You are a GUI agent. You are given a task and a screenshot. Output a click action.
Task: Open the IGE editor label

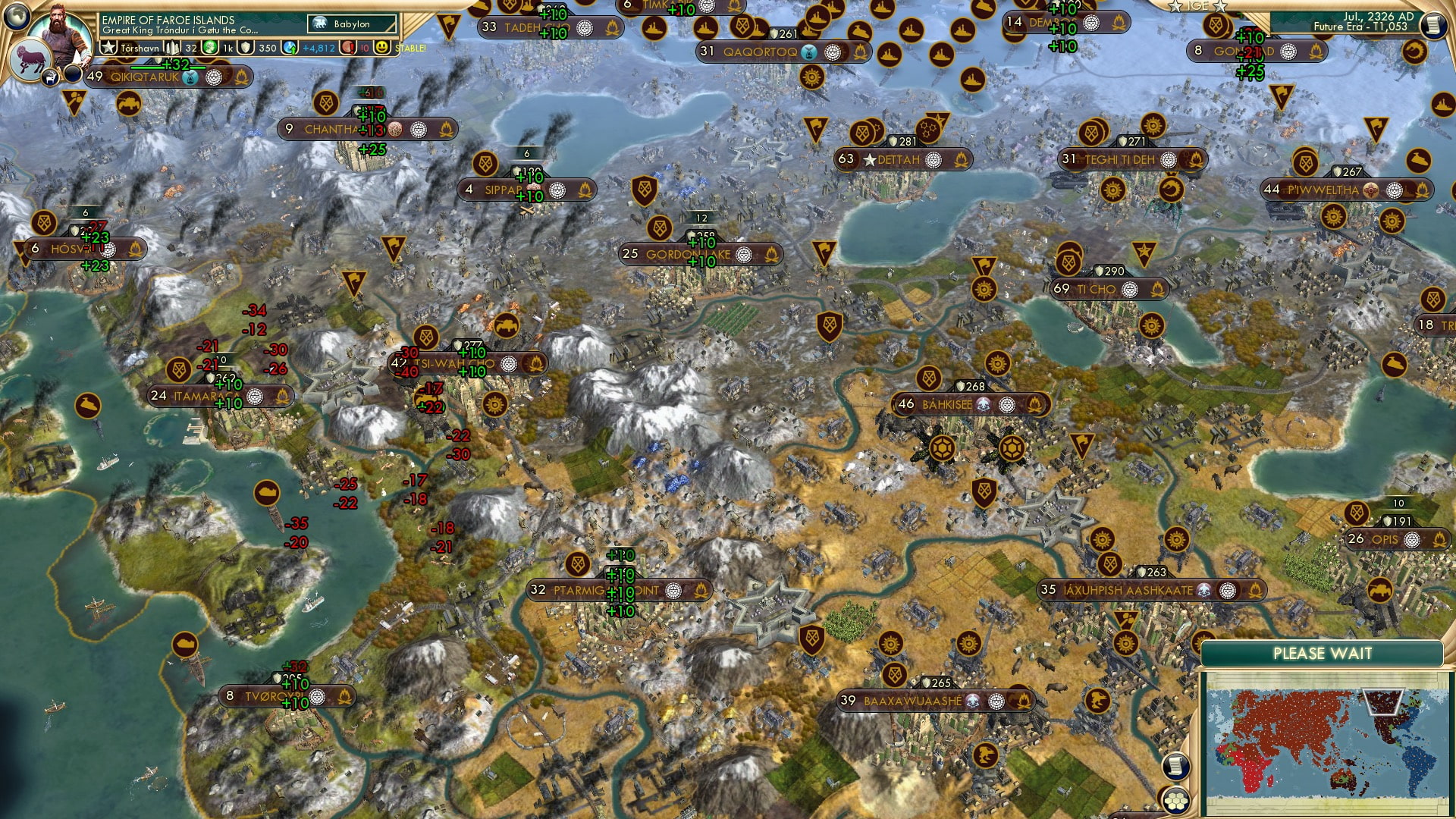(x=1197, y=6)
